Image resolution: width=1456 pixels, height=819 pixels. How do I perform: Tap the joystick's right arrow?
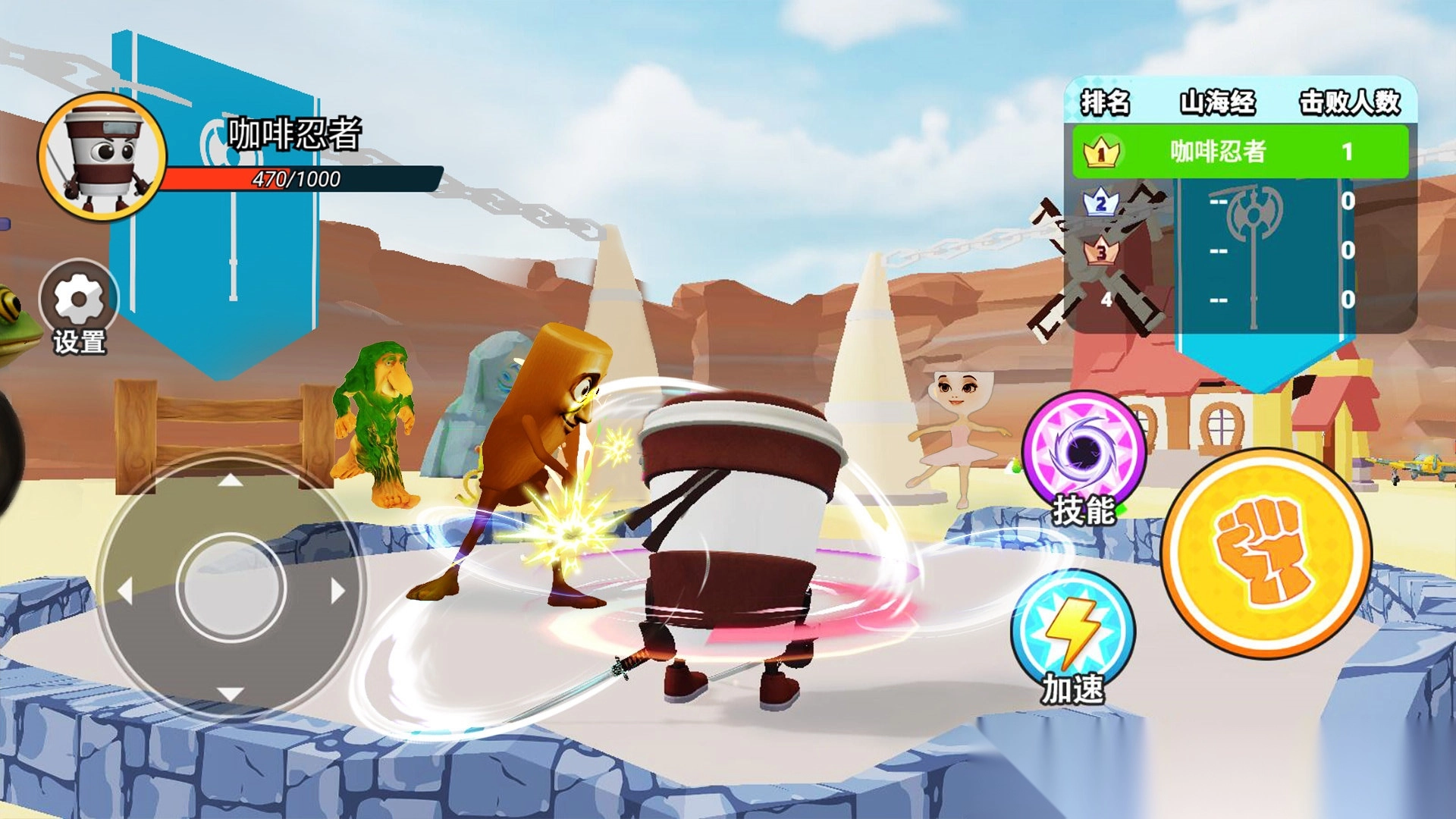point(337,590)
